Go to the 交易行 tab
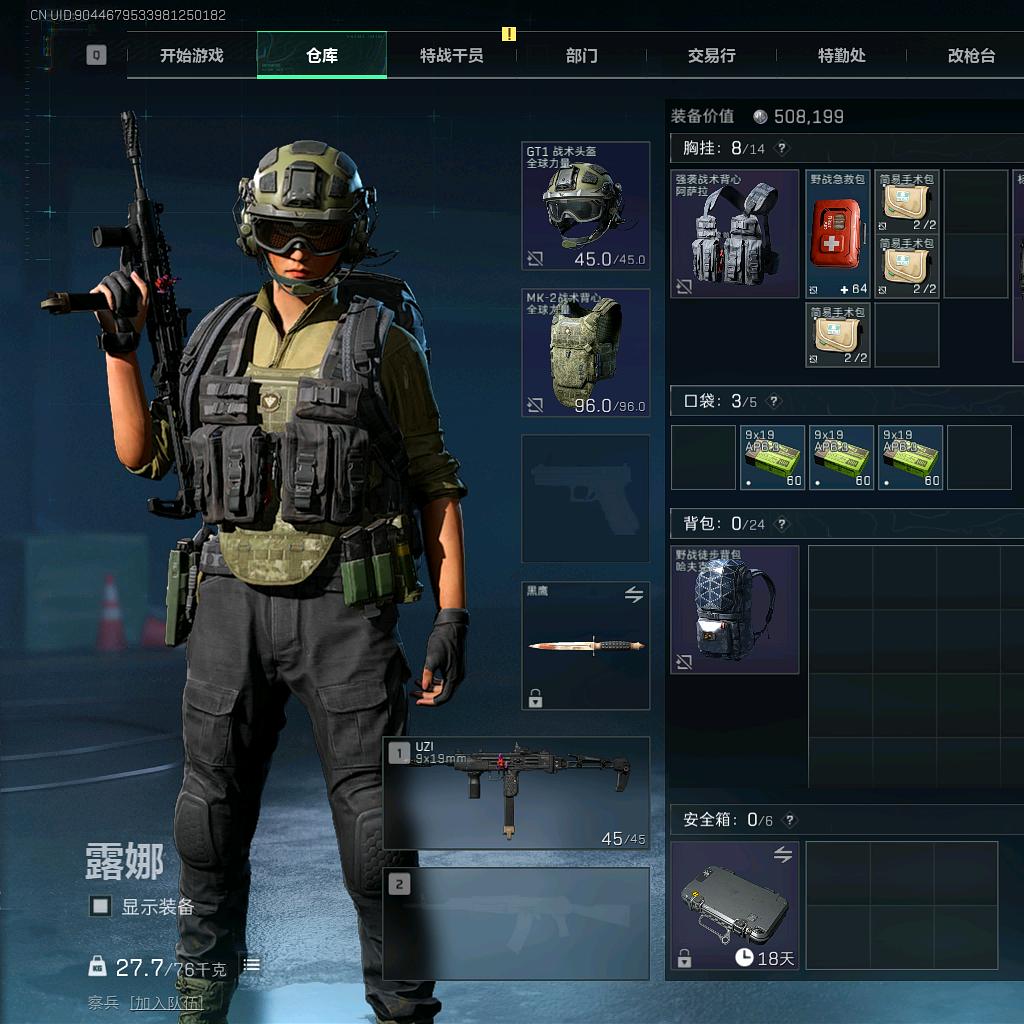The width and height of the screenshot is (1024, 1024). pos(711,56)
